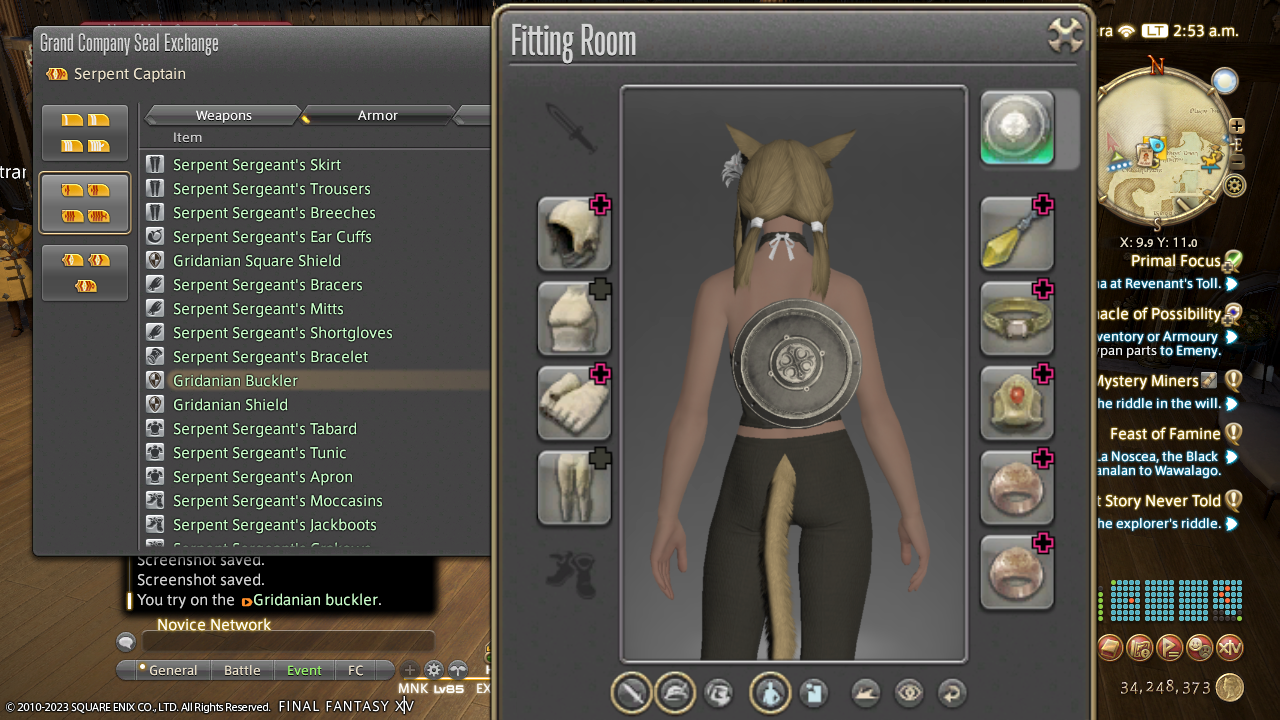
Task: Select the gloves equipment slot
Action: (x=574, y=402)
